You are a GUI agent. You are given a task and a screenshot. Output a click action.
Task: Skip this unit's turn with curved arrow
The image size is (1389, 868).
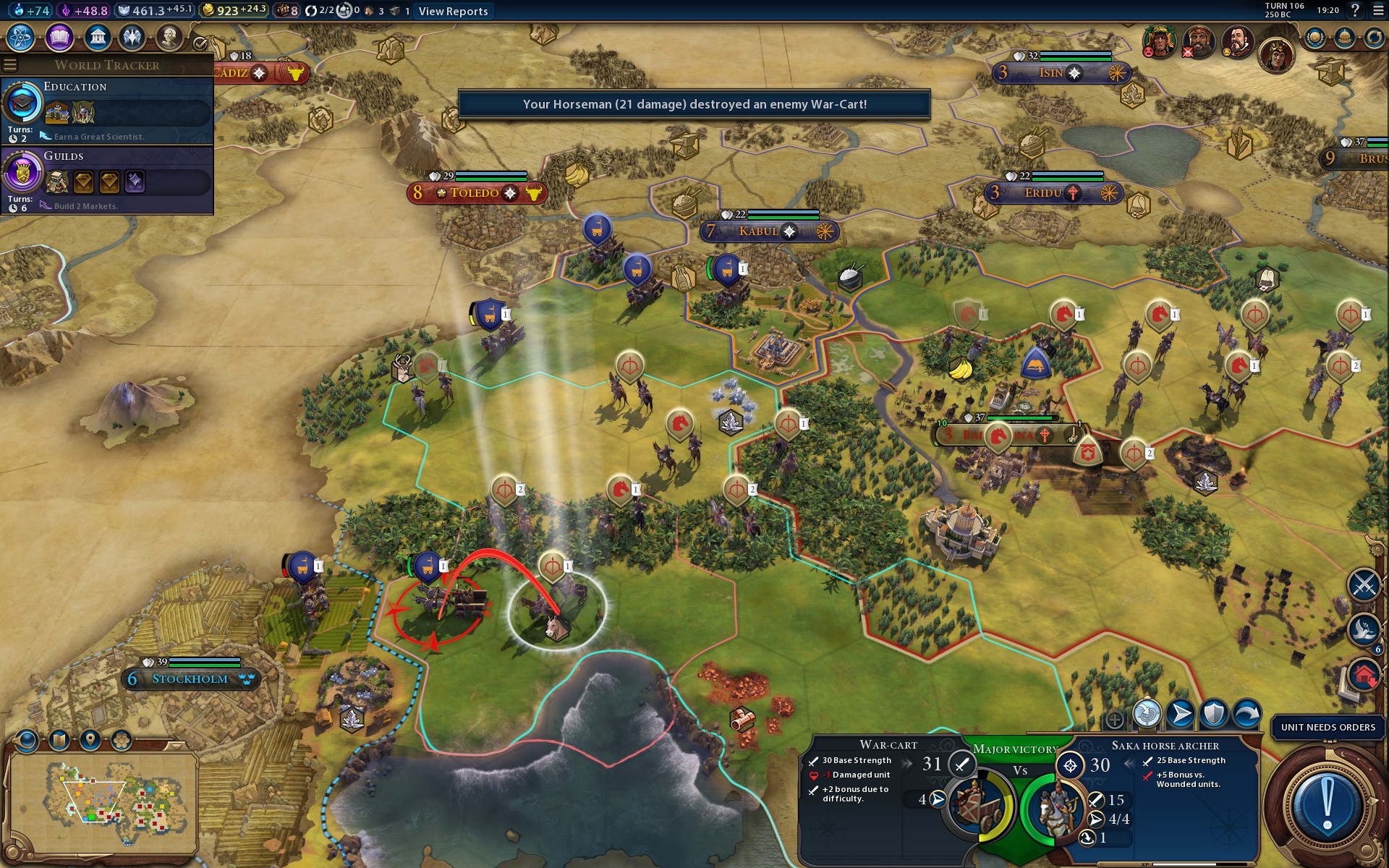[x=1246, y=713]
